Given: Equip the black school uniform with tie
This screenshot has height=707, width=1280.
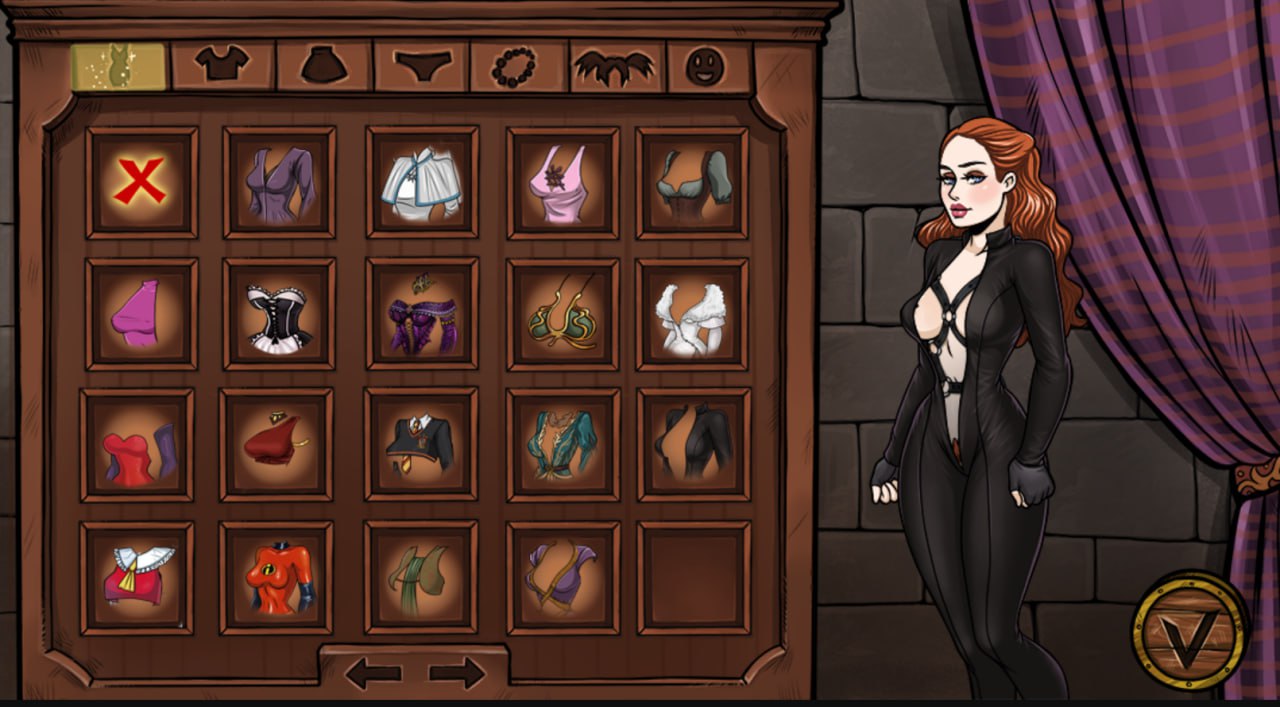Looking at the screenshot, I should click(421, 444).
